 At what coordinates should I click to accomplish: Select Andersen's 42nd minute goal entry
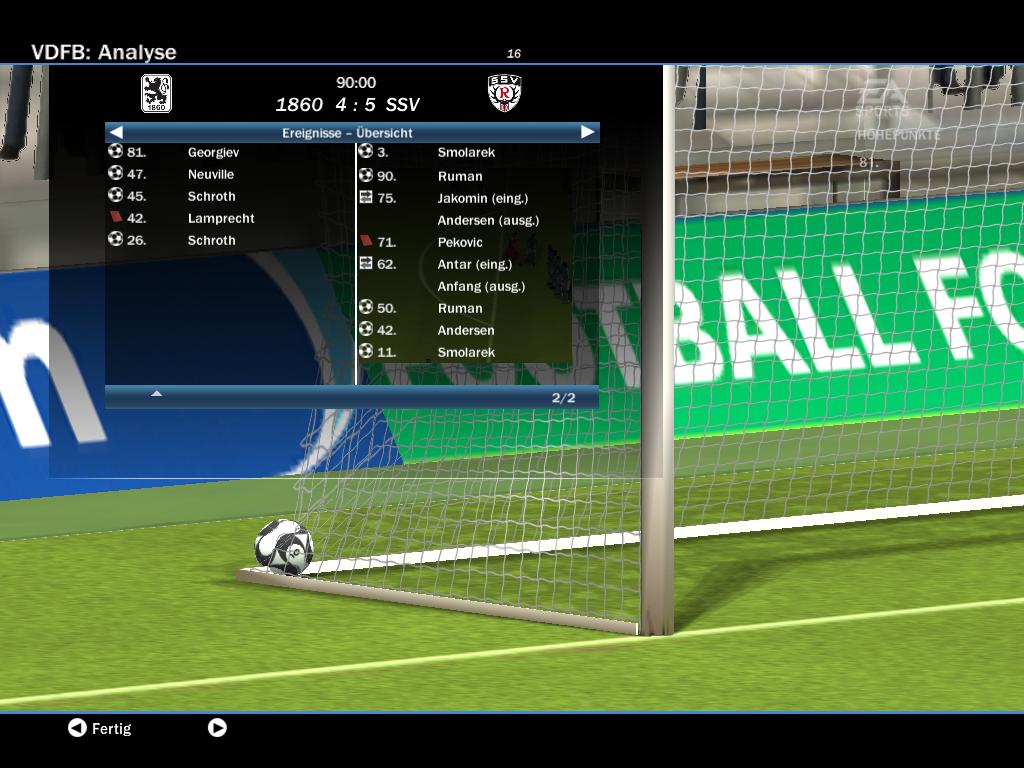(465, 330)
